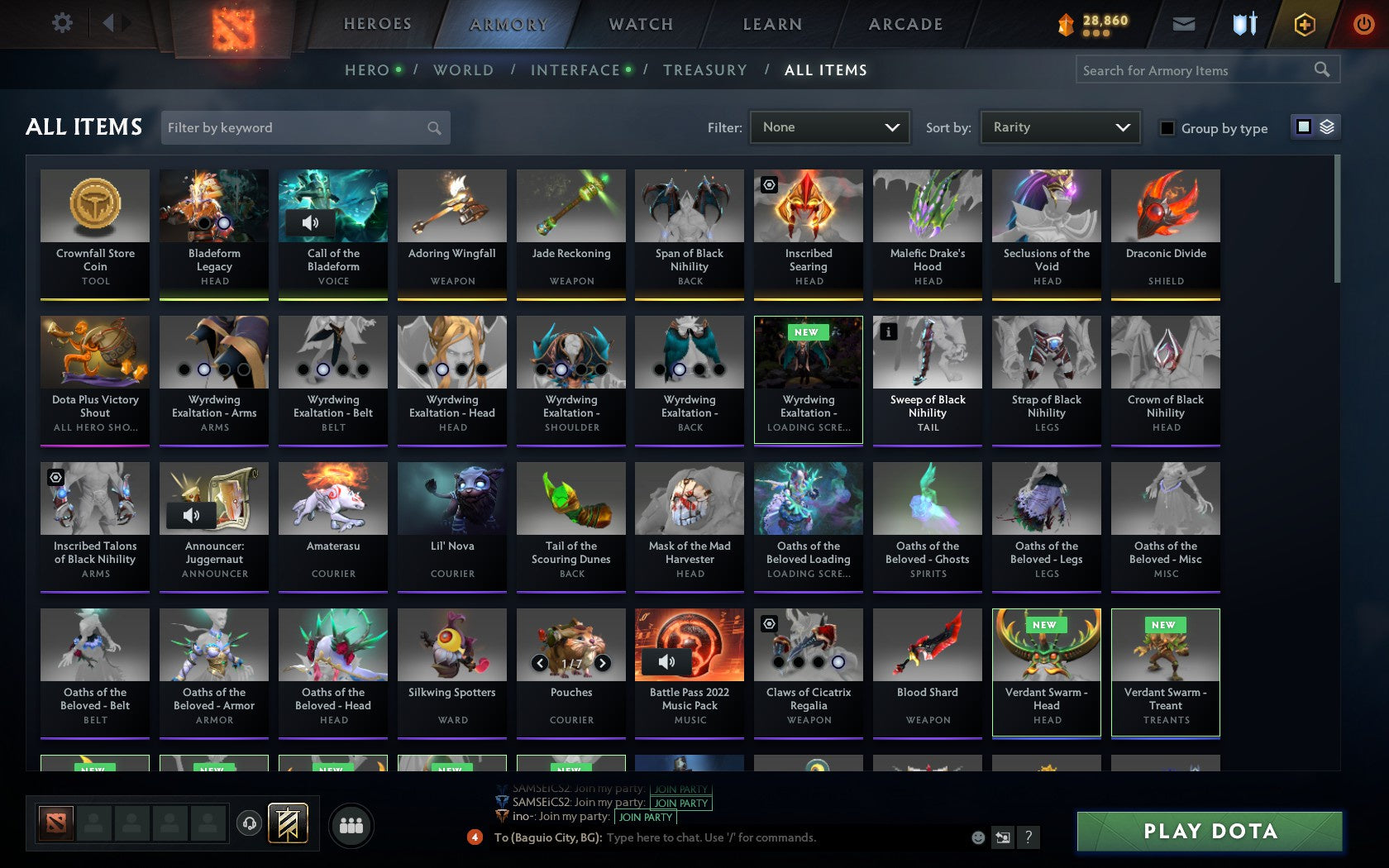Play the Call of the Bladeform voice preview
This screenshot has height=868, width=1389.
click(310, 223)
